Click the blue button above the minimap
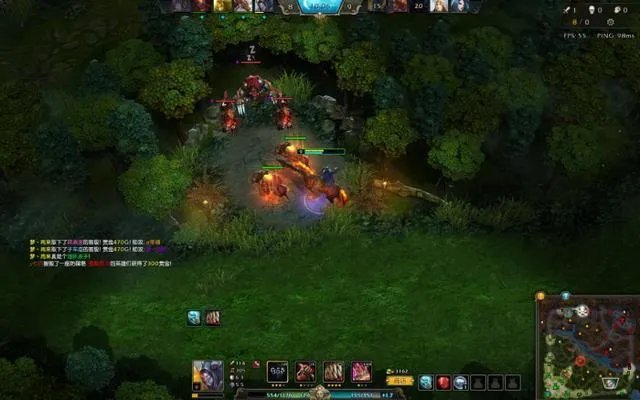640x400 pixels. 565,296
